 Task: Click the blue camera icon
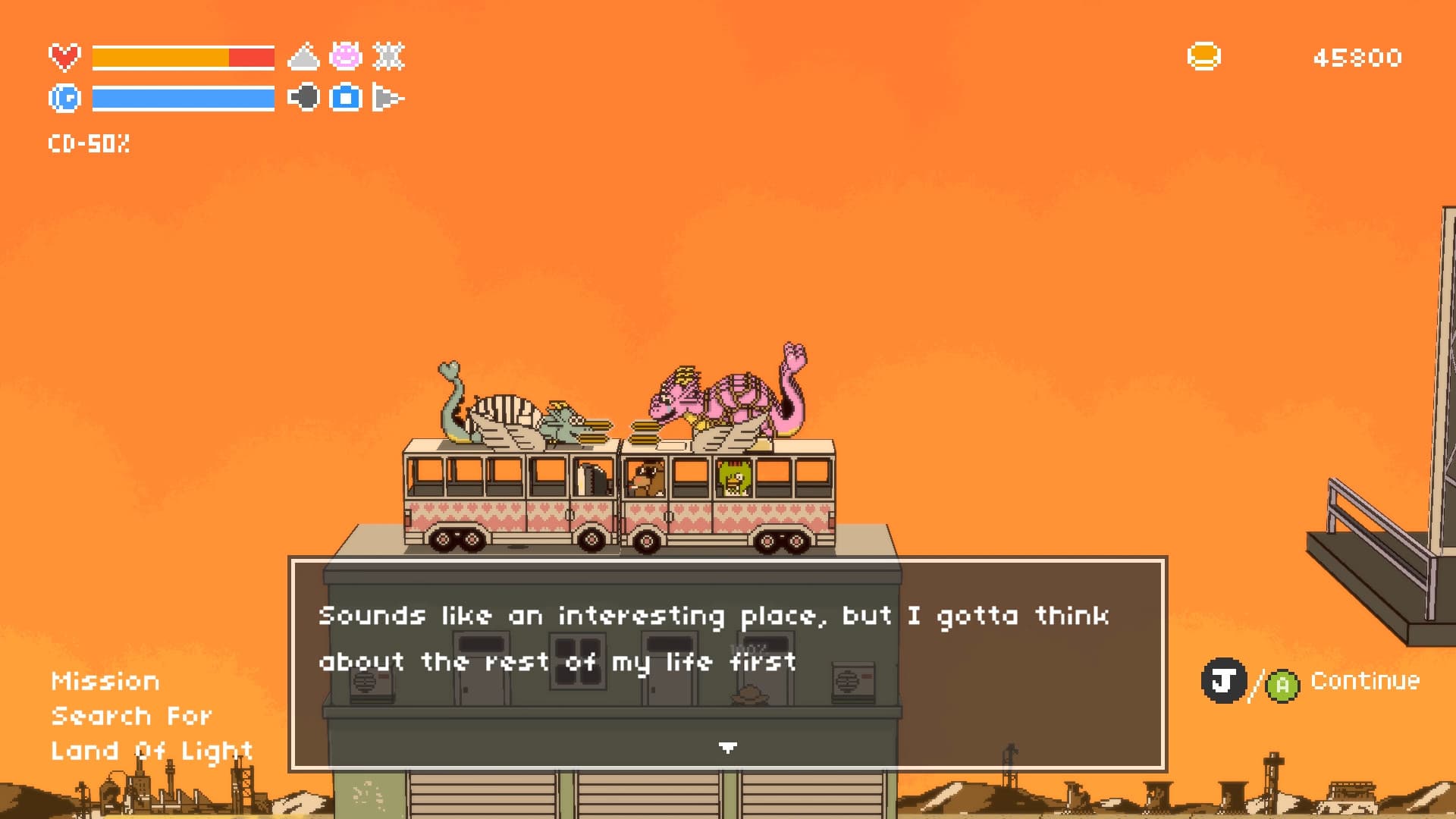tap(345, 97)
